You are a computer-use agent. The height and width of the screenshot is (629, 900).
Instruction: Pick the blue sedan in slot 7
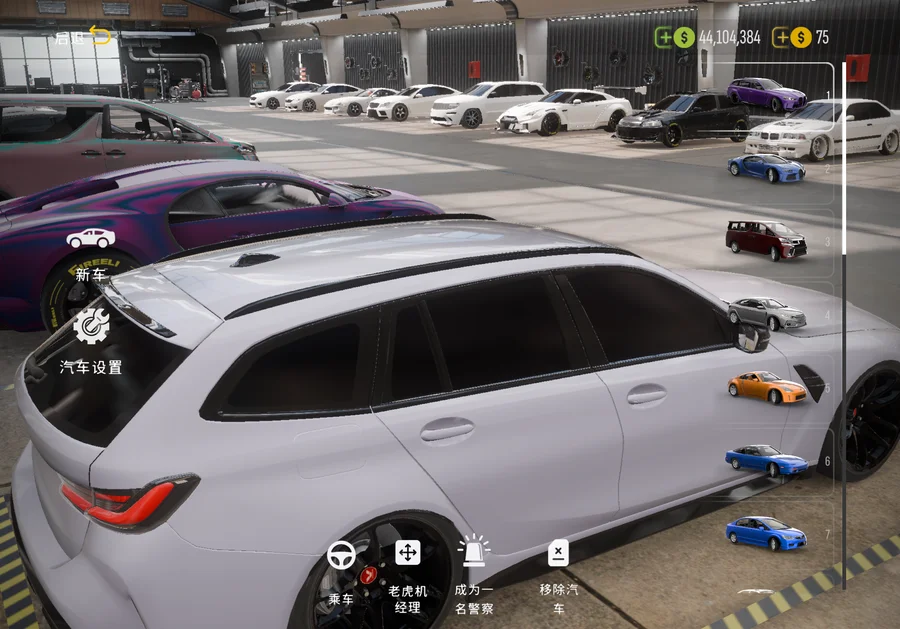(x=766, y=532)
